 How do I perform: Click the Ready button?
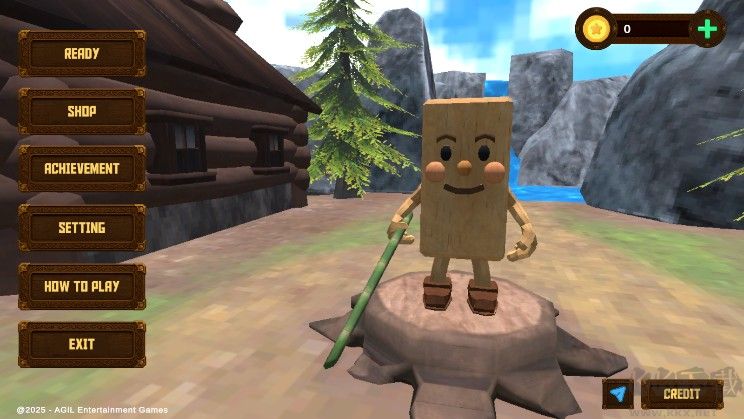[82, 54]
